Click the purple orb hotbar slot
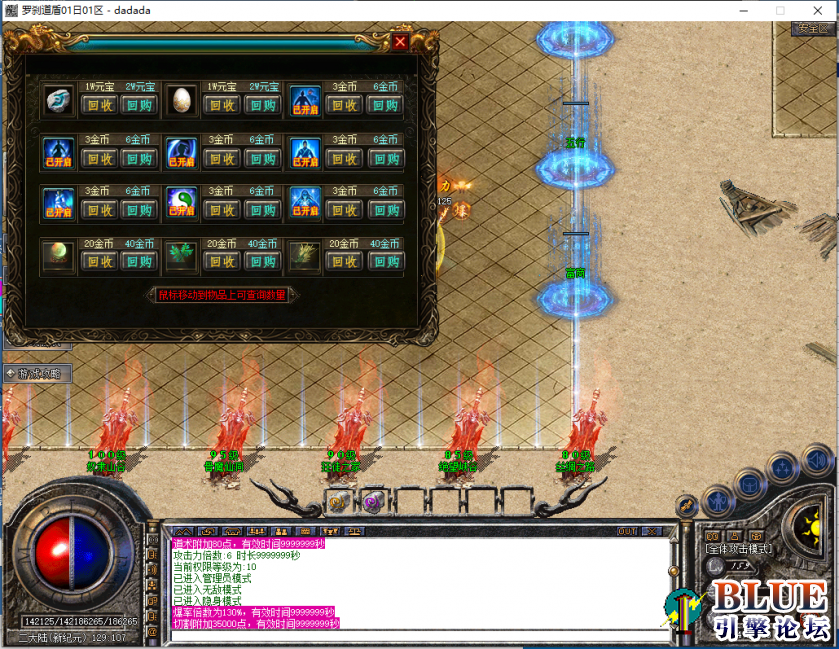The height and width of the screenshot is (649, 839). pyautogui.click(x=373, y=502)
